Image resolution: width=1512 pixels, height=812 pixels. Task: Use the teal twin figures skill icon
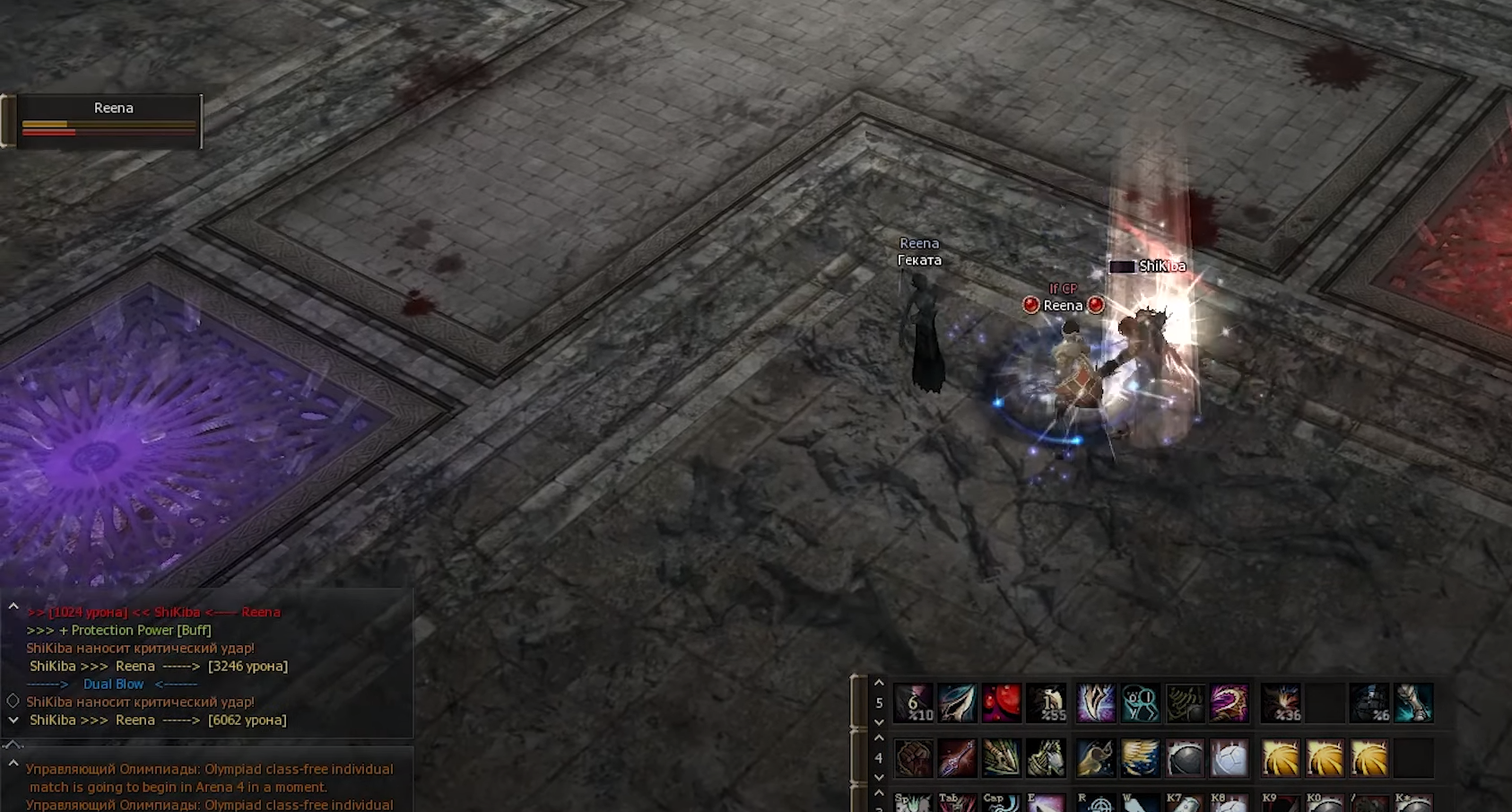point(1140,703)
